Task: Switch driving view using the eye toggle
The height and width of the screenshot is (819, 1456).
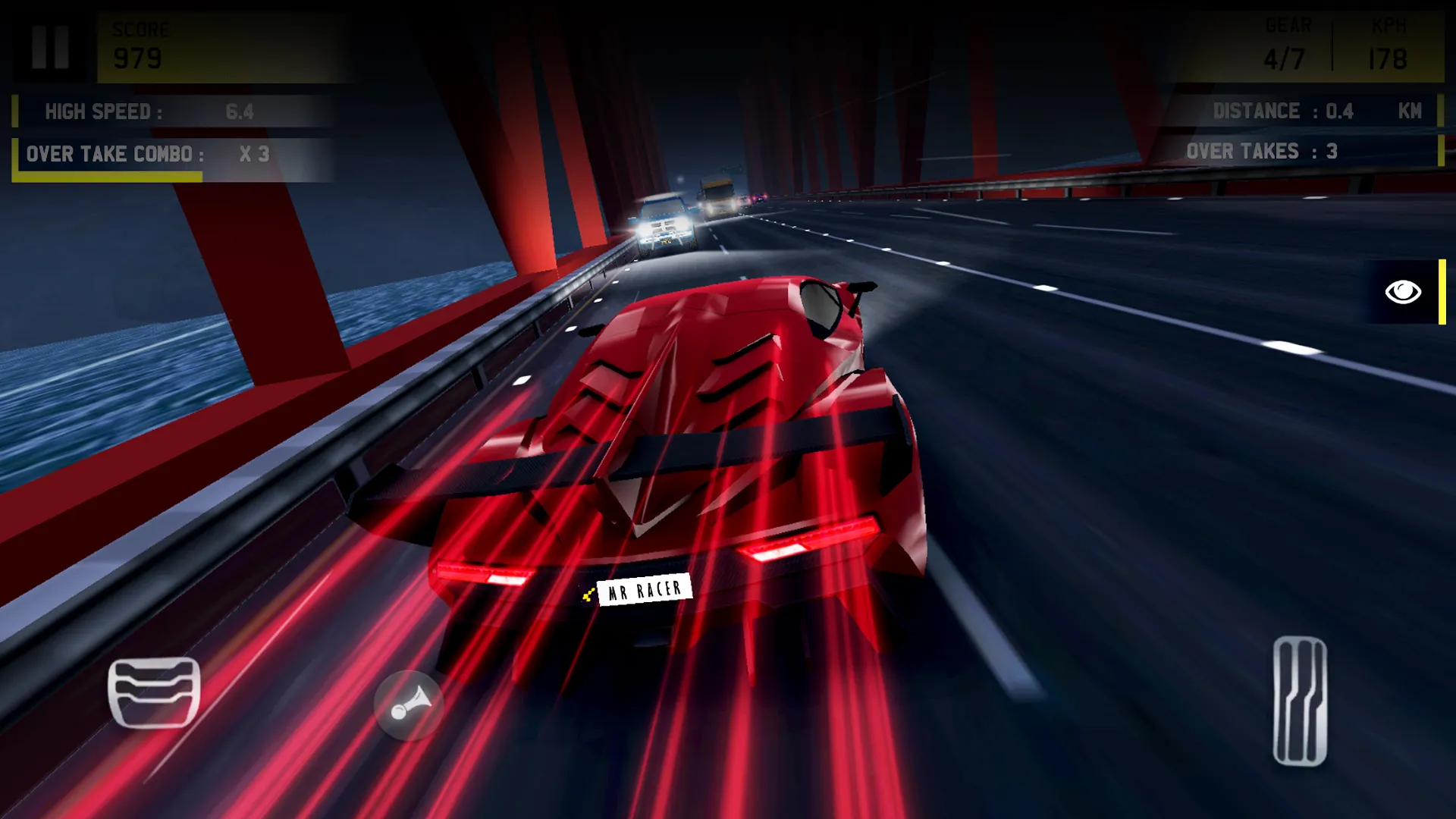Action: [x=1402, y=292]
